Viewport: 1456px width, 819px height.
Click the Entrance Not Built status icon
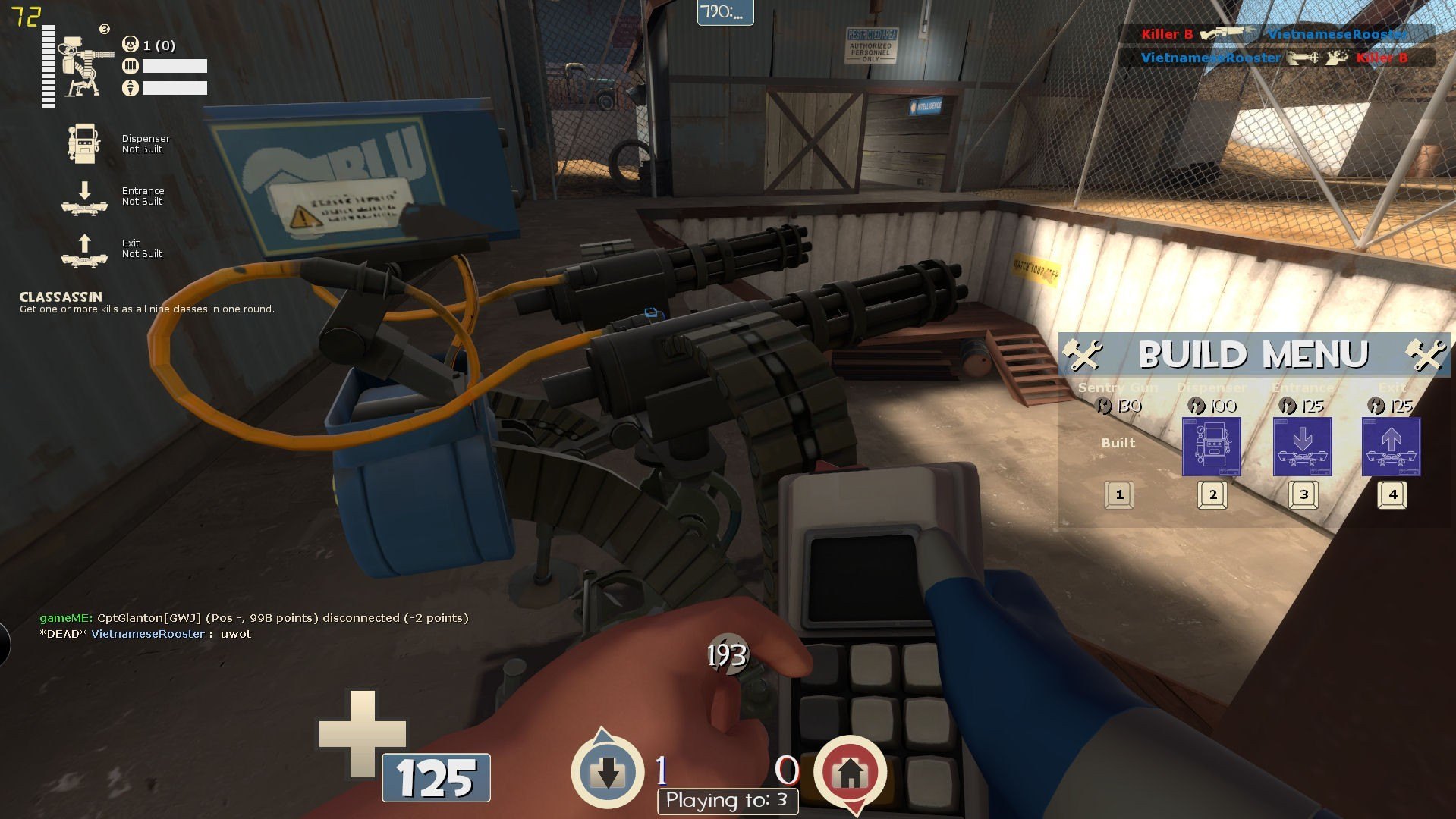pyautogui.click(x=84, y=197)
